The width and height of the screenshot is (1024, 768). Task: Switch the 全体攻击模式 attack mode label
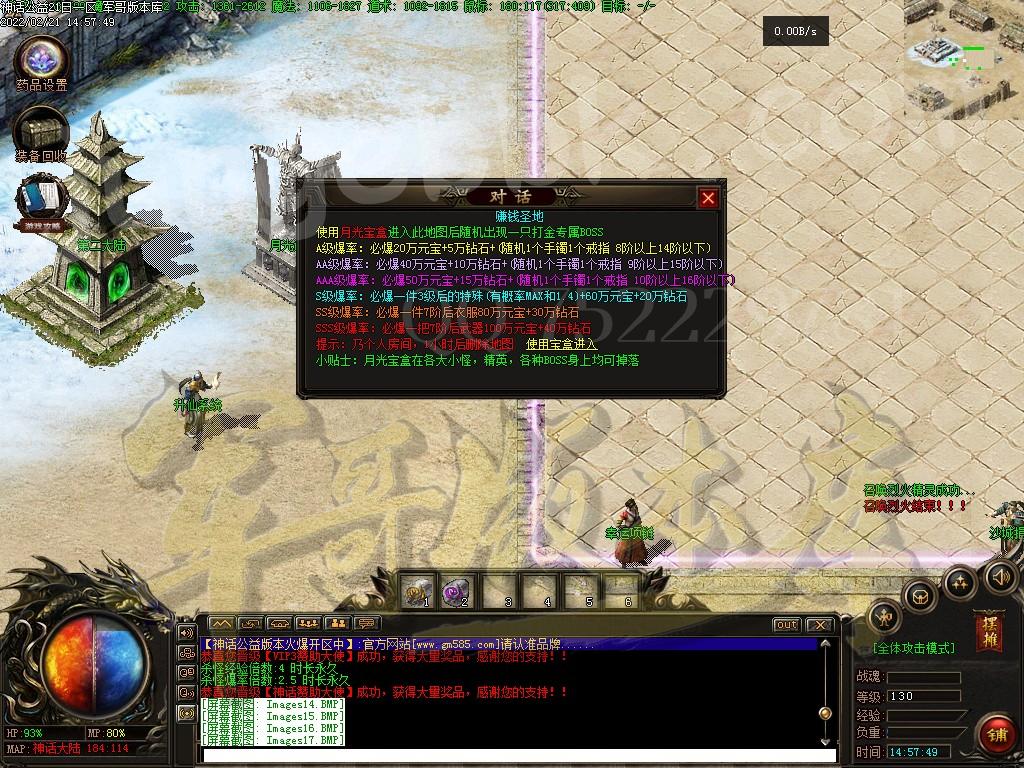[913, 648]
